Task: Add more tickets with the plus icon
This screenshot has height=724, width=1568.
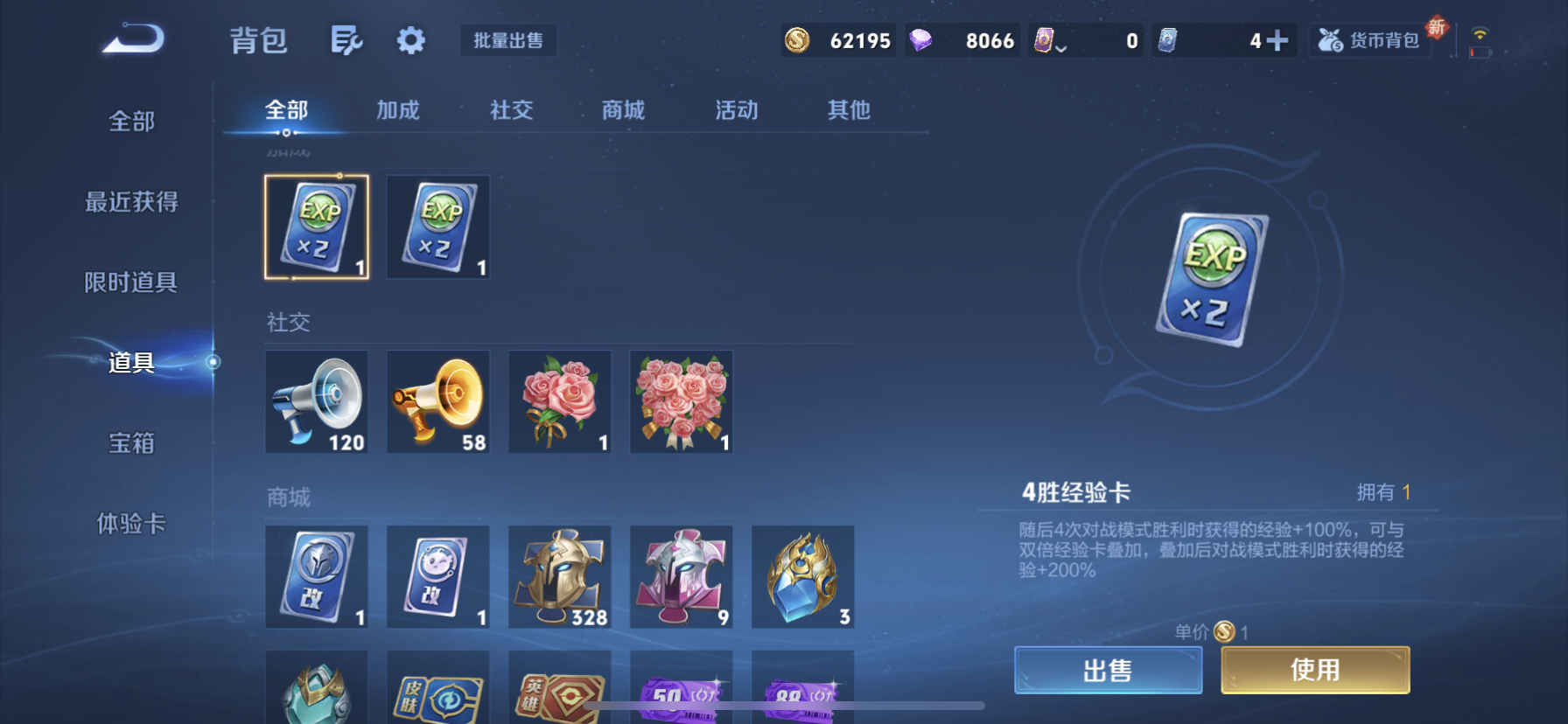Action: (1277, 40)
